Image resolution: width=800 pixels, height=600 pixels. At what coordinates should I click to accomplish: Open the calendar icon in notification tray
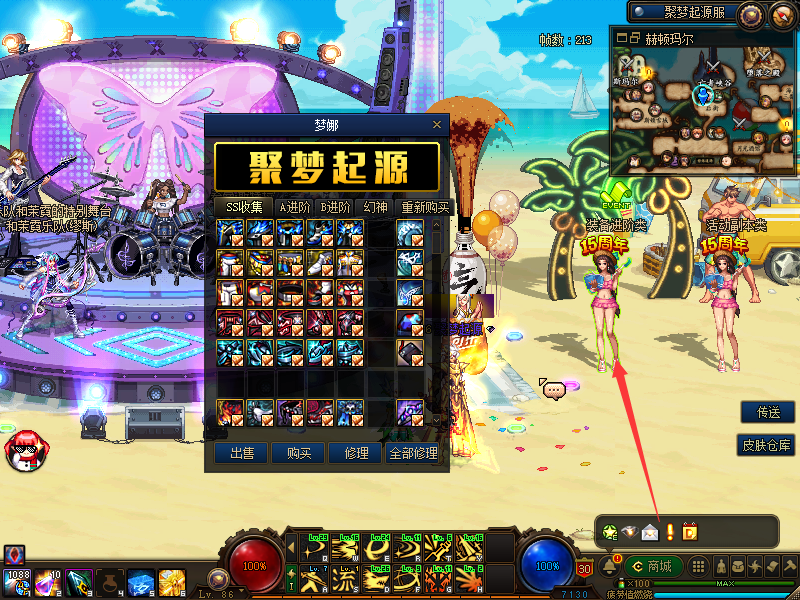[x=689, y=531]
